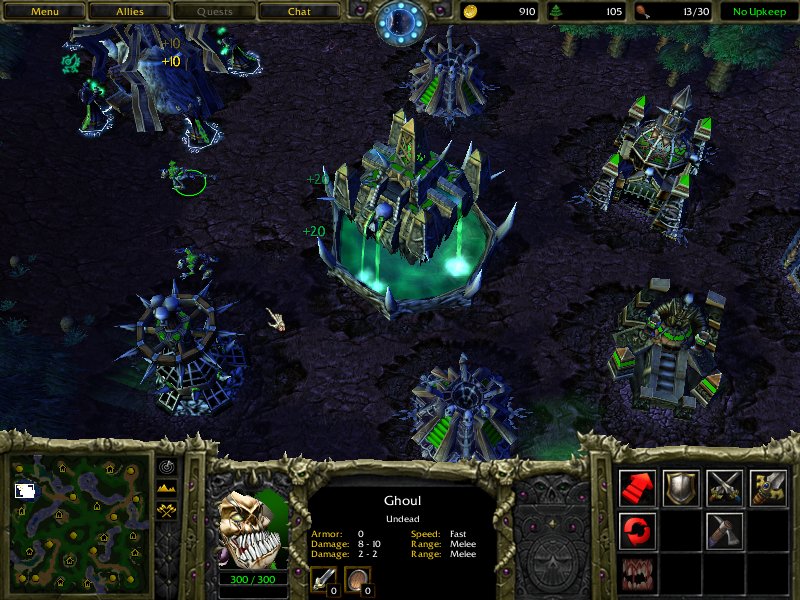Click the armor upgrade shield icon
This screenshot has height=600, width=800.
click(357, 579)
